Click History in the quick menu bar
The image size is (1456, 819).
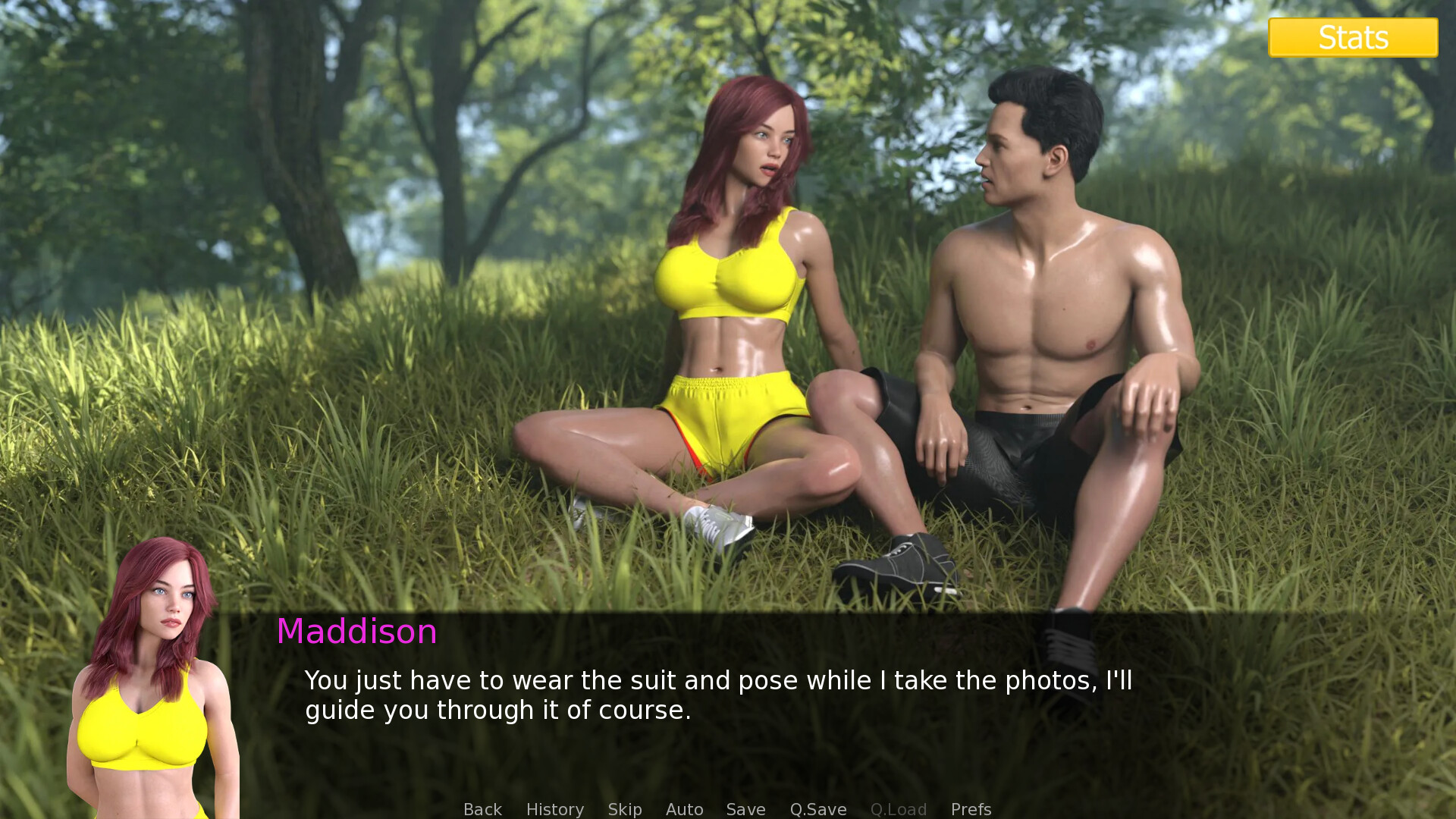[x=554, y=808]
